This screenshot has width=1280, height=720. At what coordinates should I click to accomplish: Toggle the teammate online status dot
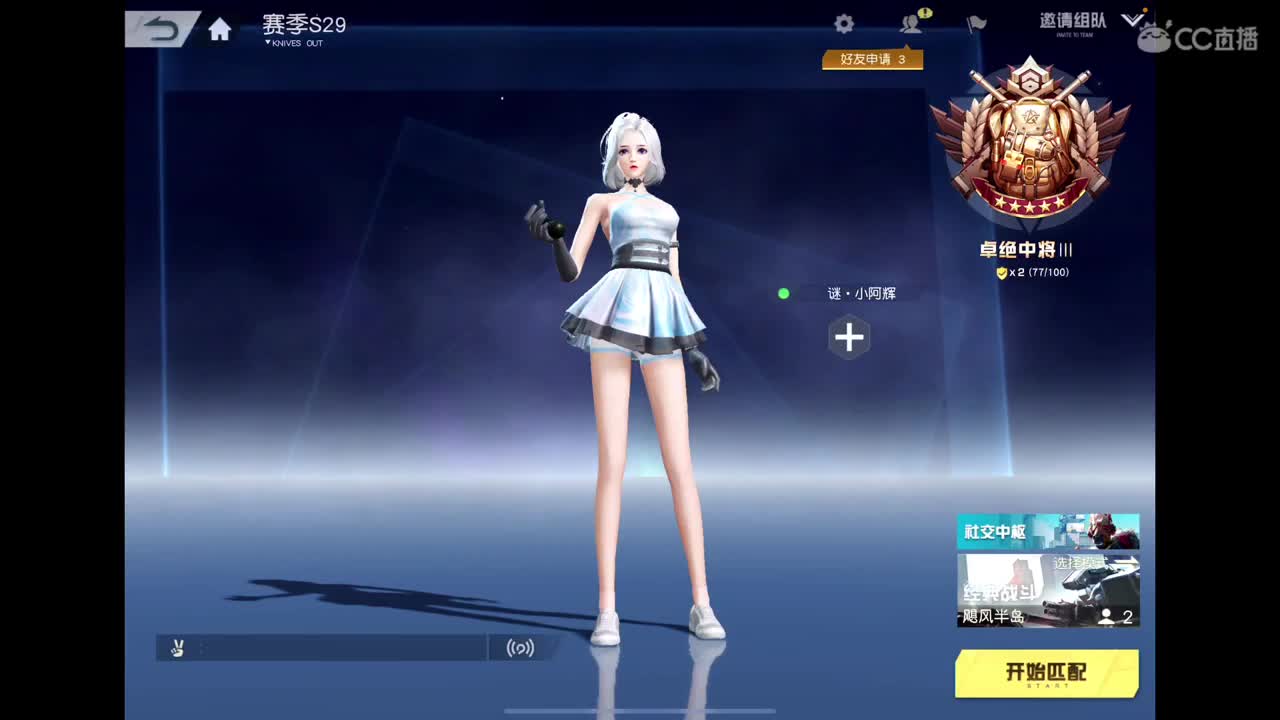784,294
